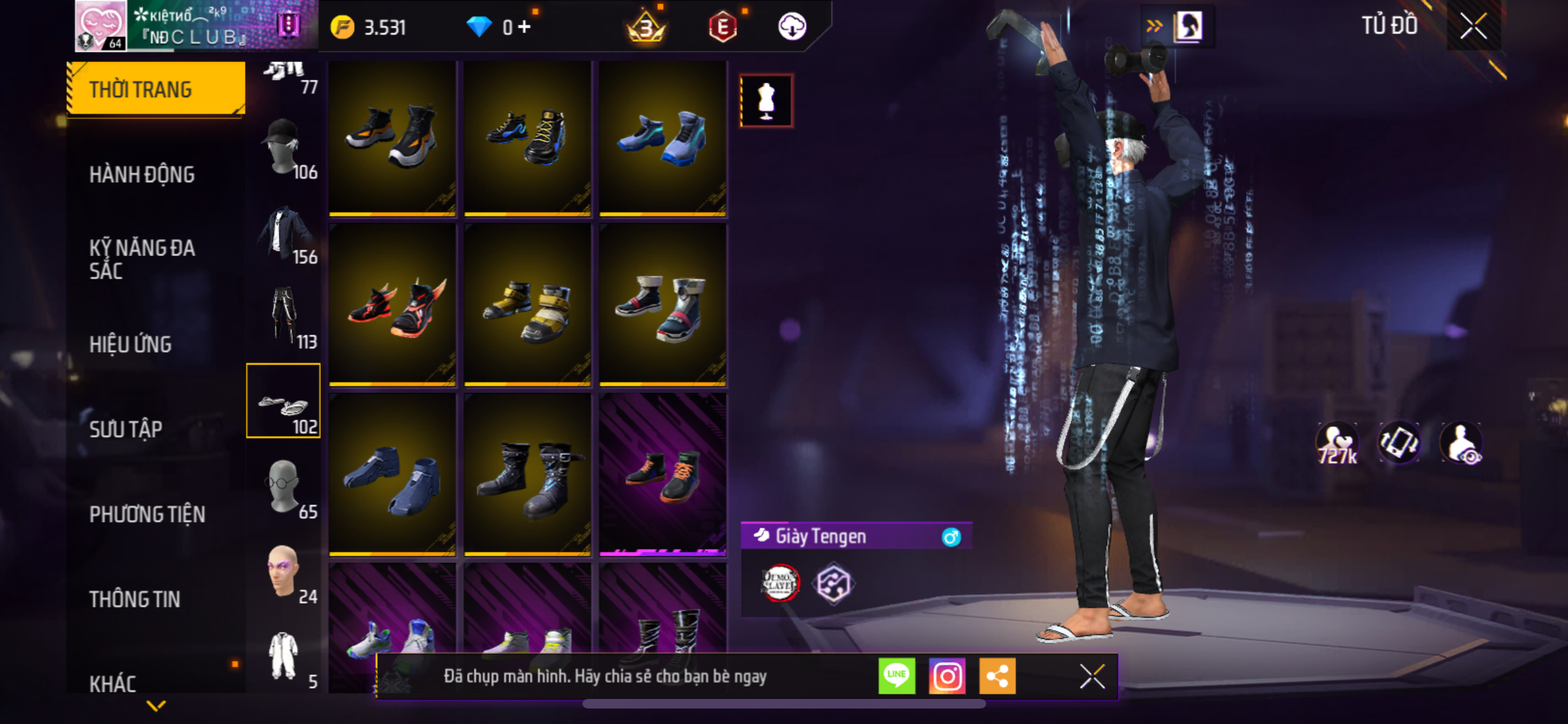Viewport: 1568px width, 724px height.
Task: Share screenshot to Instagram
Action: pyautogui.click(x=947, y=676)
